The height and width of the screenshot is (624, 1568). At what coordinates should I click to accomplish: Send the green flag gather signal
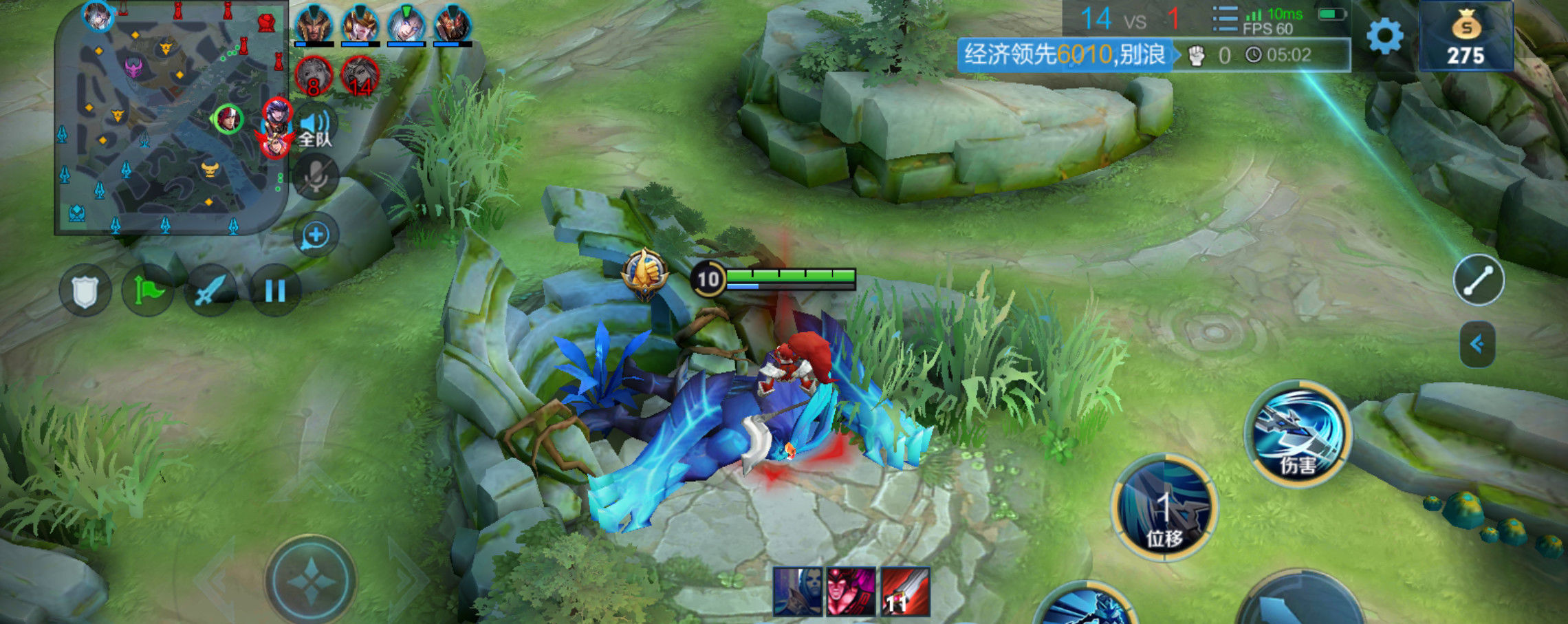coord(148,291)
